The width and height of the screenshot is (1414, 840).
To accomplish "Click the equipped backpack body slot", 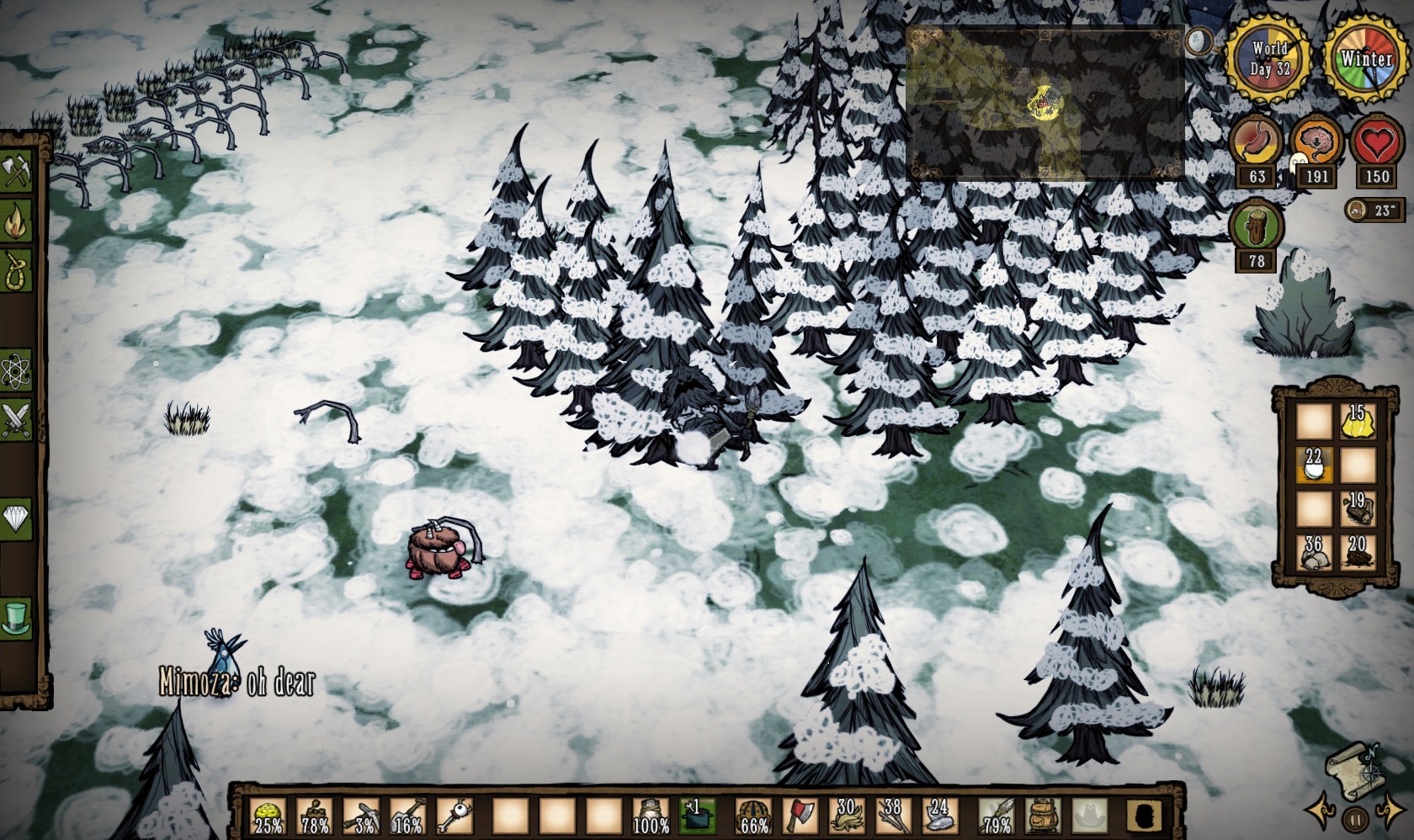I will point(1042,816).
